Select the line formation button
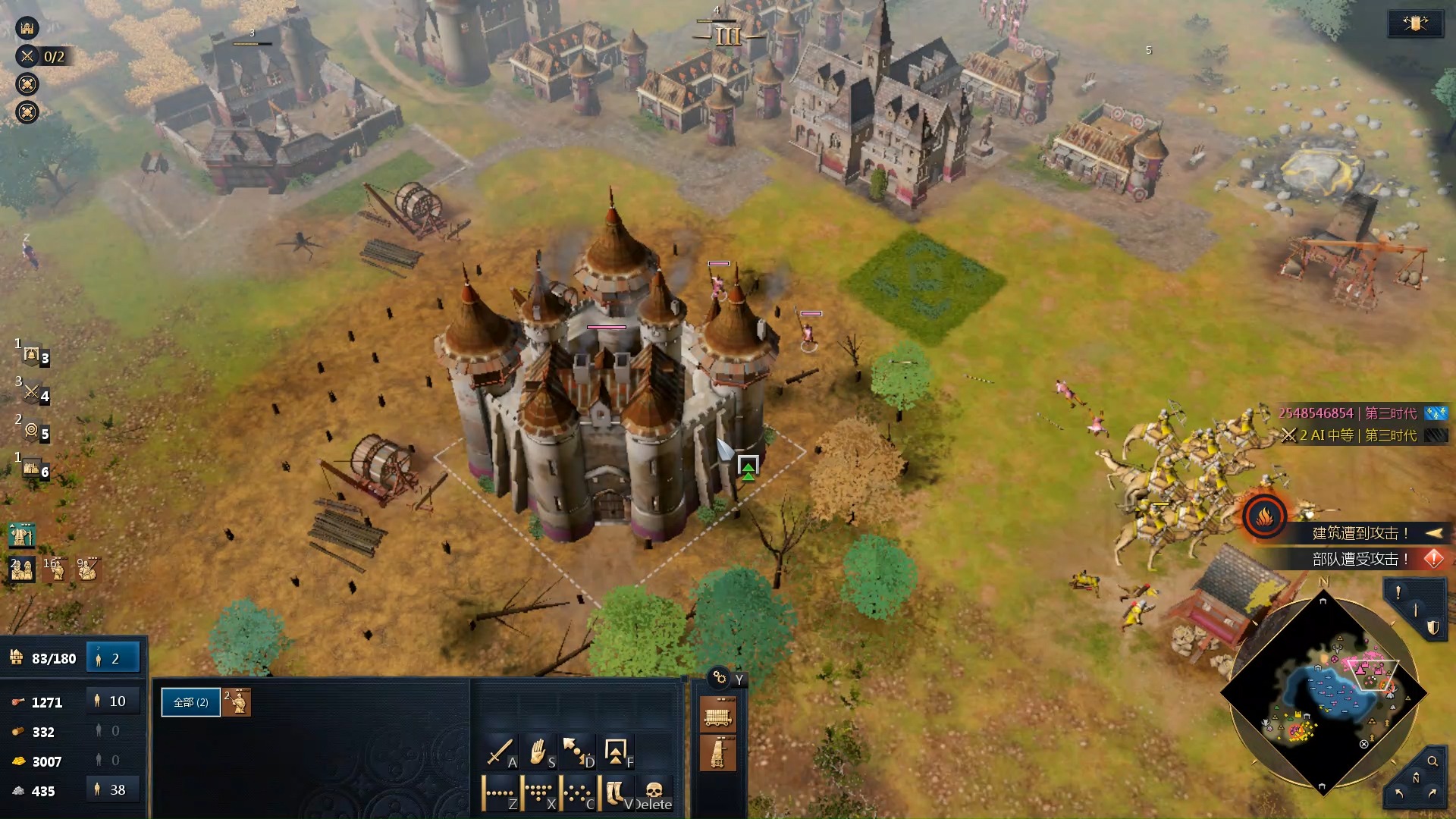This screenshot has height=819, width=1456. coord(500,794)
